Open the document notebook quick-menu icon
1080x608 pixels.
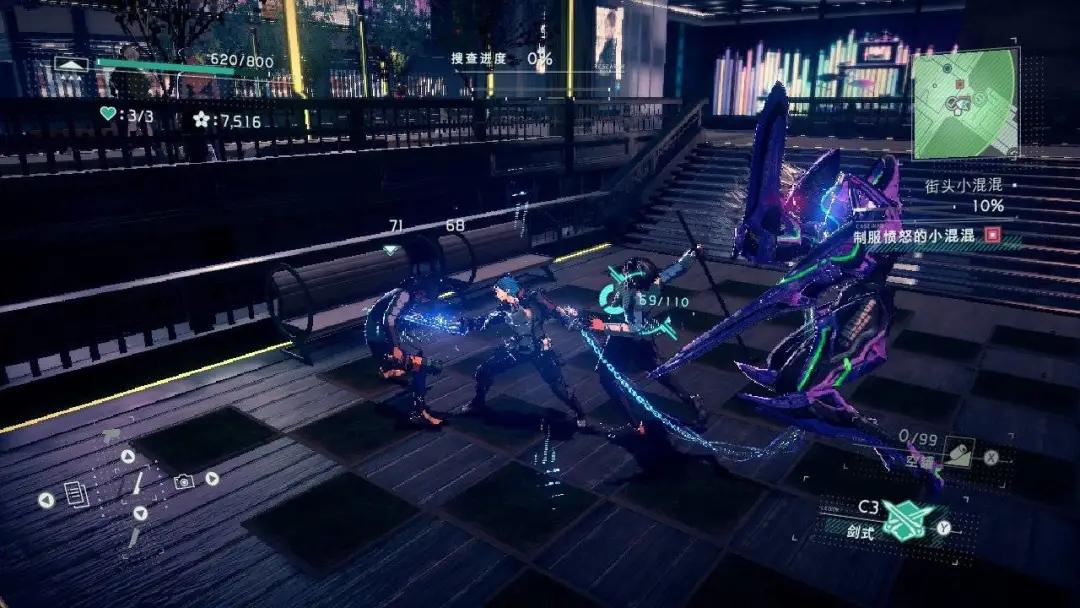click(x=76, y=493)
